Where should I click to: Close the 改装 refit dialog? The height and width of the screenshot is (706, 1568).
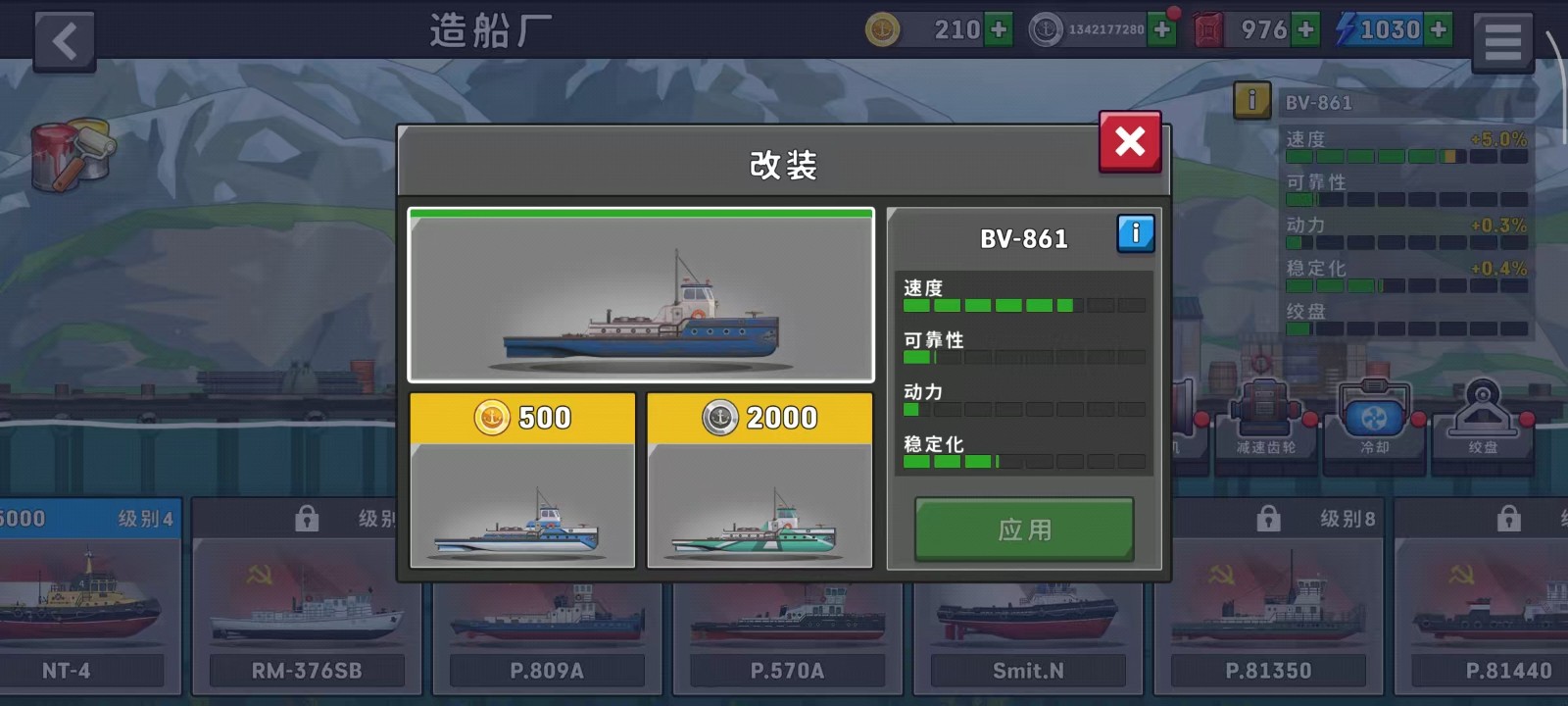[x=1130, y=142]
